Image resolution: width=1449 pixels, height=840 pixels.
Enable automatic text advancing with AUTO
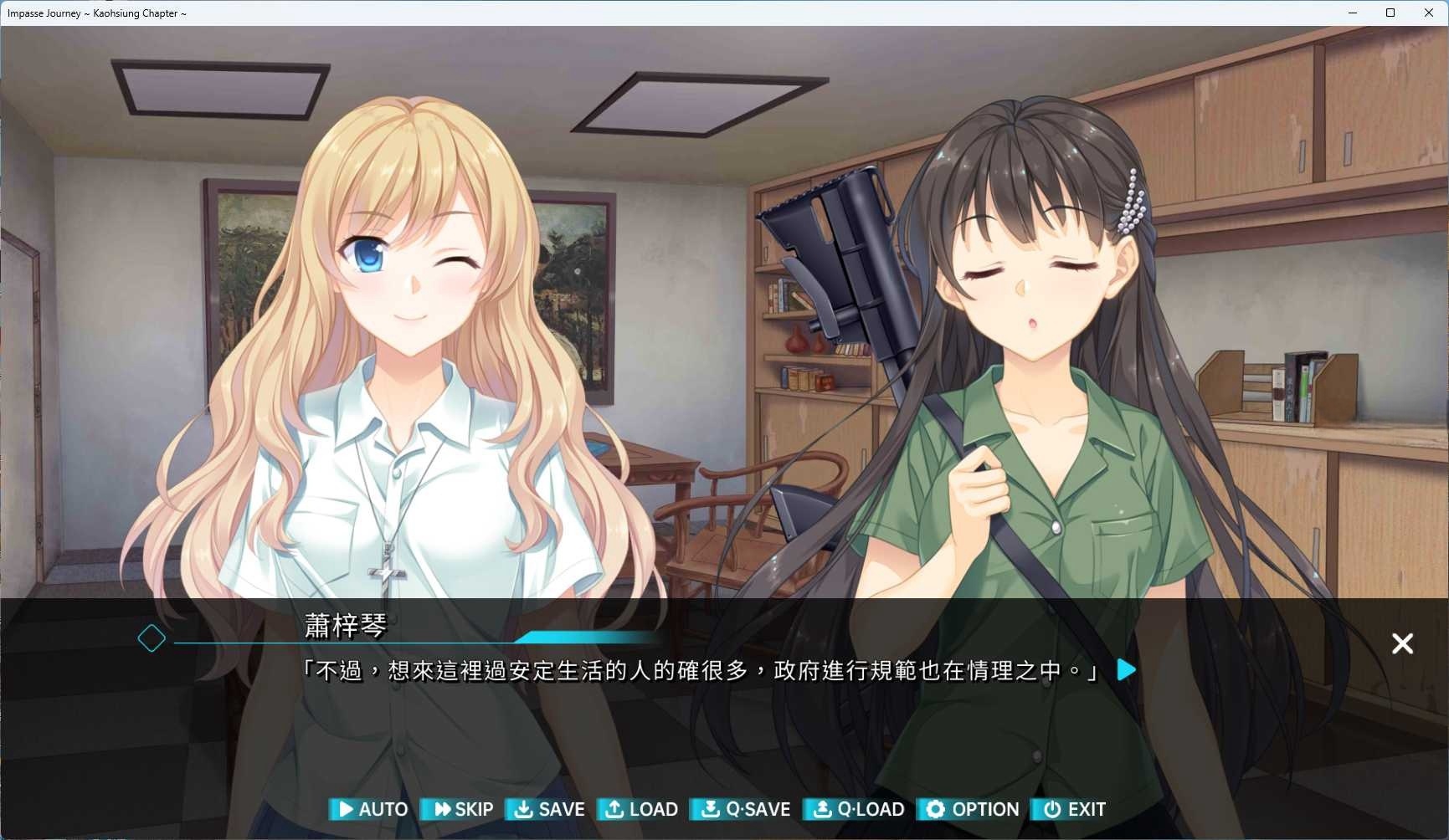[369, 809]
